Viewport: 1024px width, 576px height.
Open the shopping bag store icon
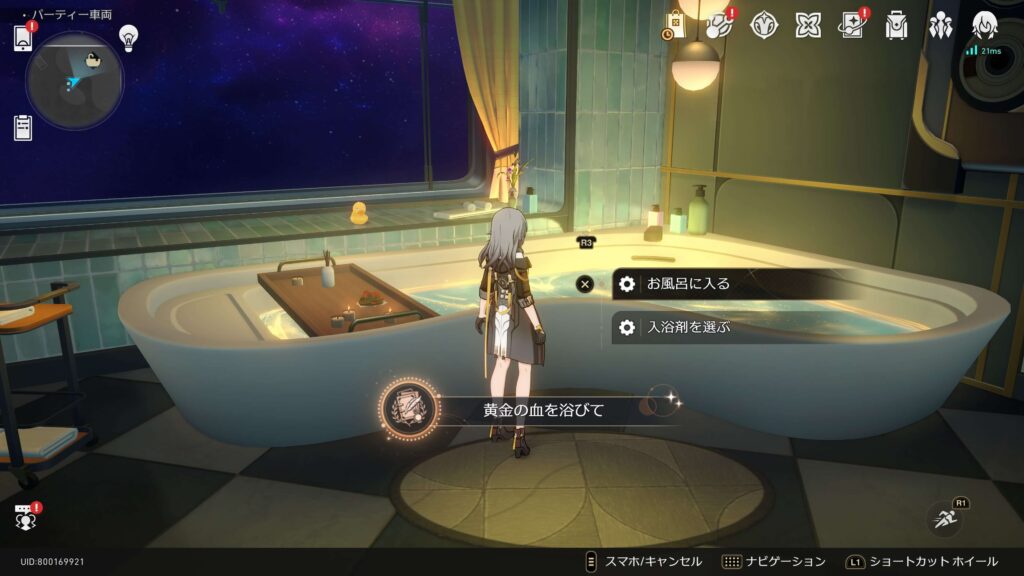(x=674, y=26)
